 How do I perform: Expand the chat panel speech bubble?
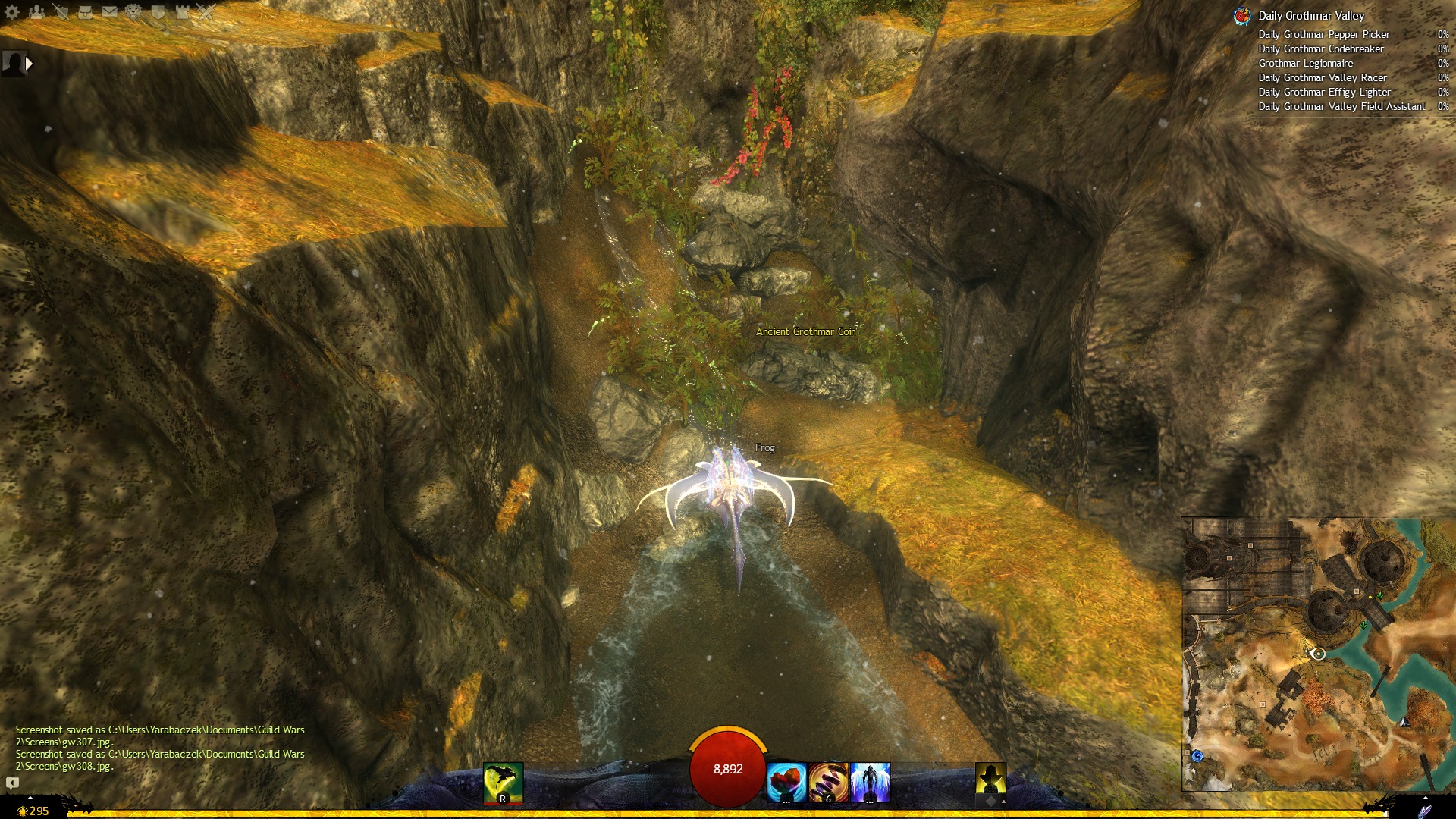[x=12, y=783]
